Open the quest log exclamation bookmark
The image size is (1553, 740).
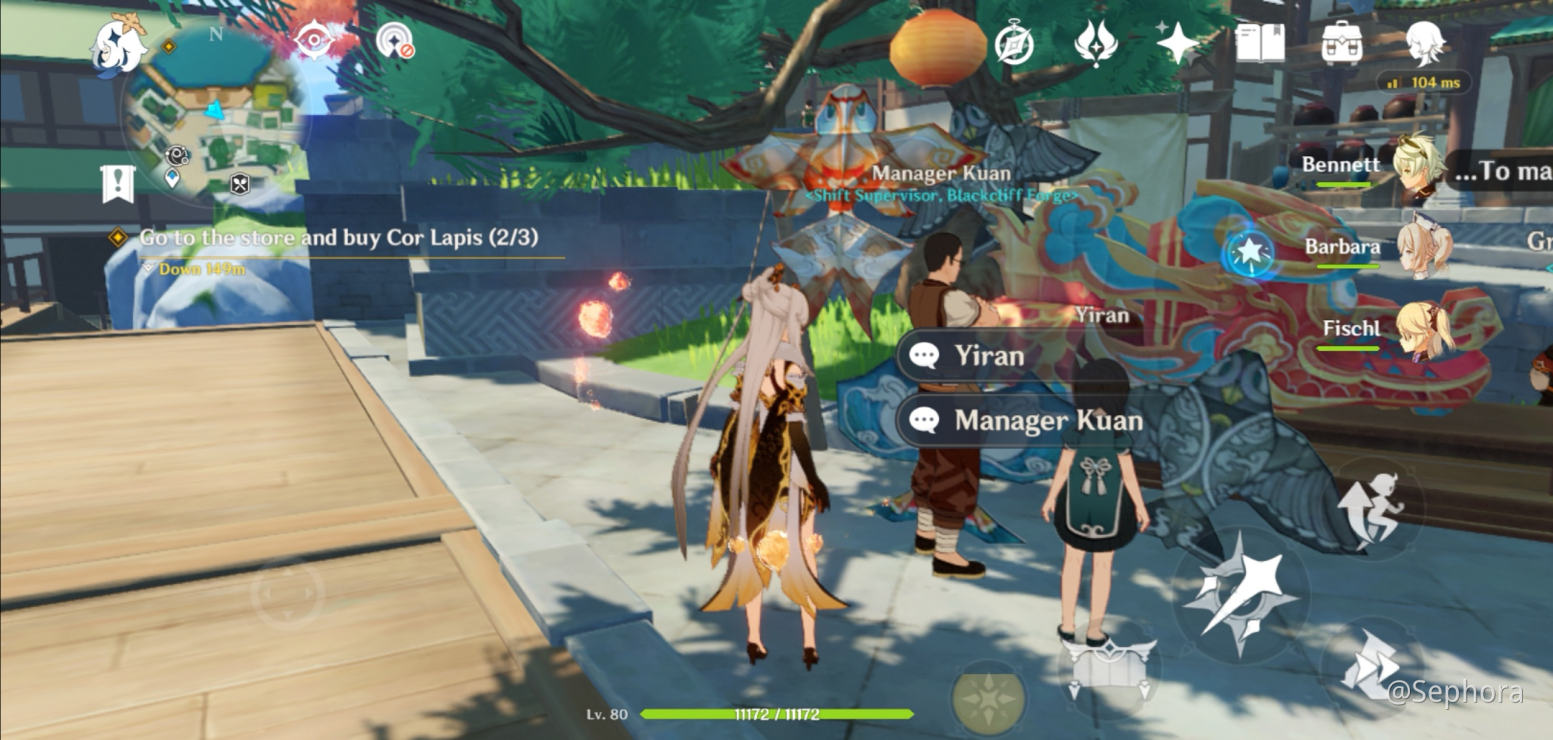click(x=118, y=183)
